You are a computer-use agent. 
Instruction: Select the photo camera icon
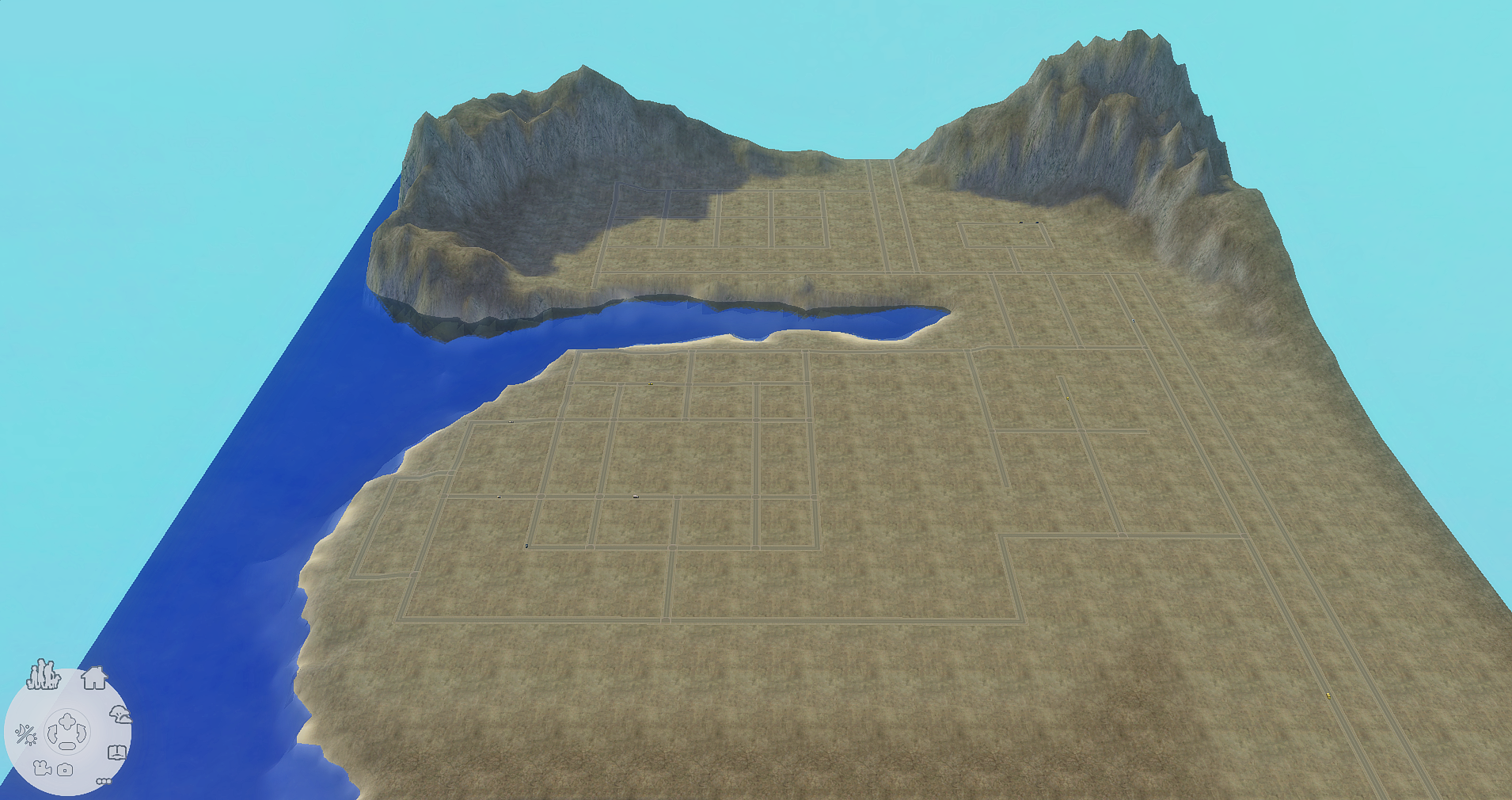coord(65,769)
